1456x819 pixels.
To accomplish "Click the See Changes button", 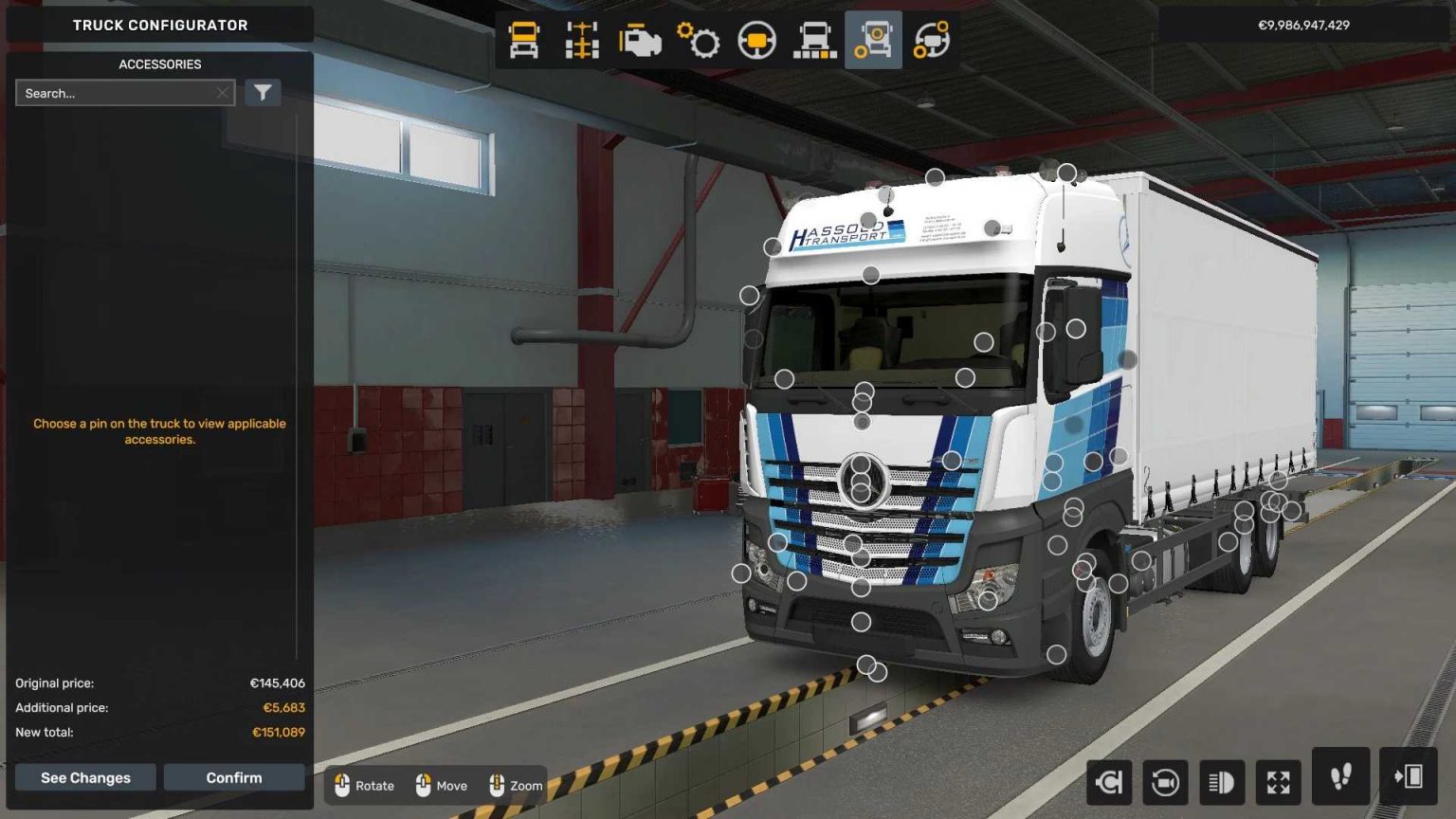I will [x=84, y=776].
